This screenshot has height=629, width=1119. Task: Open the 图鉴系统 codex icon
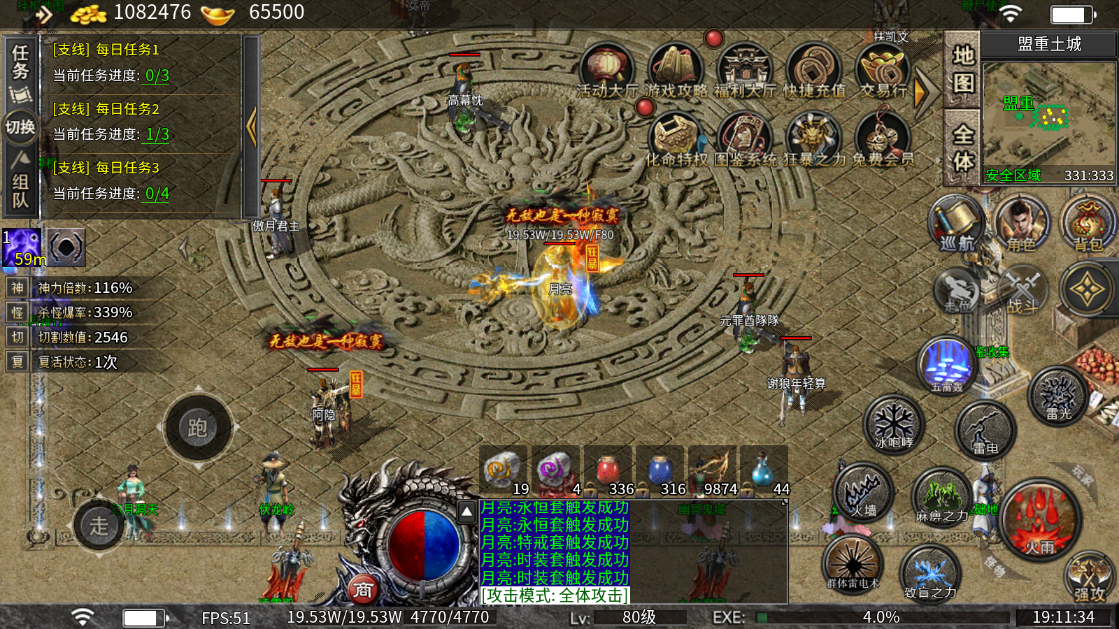(x=745, y=138)
